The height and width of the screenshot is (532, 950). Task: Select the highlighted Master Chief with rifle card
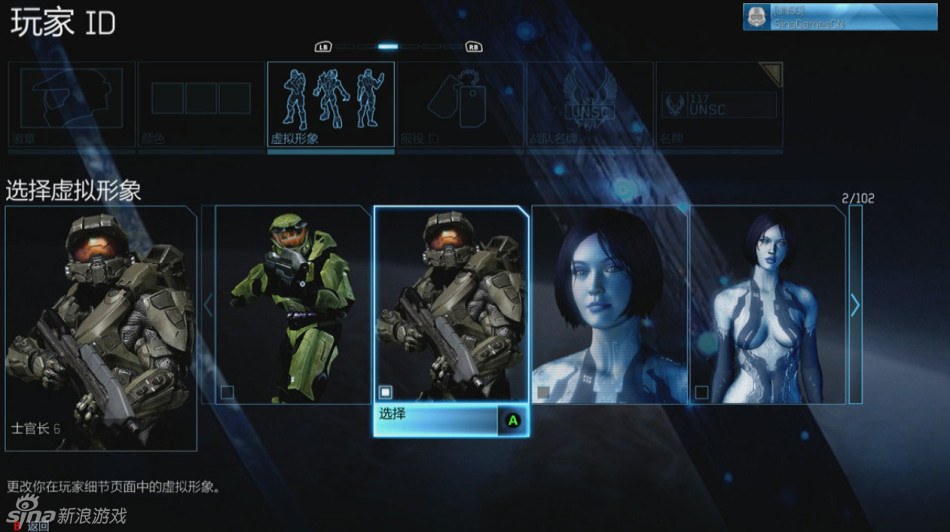point(451,305)
